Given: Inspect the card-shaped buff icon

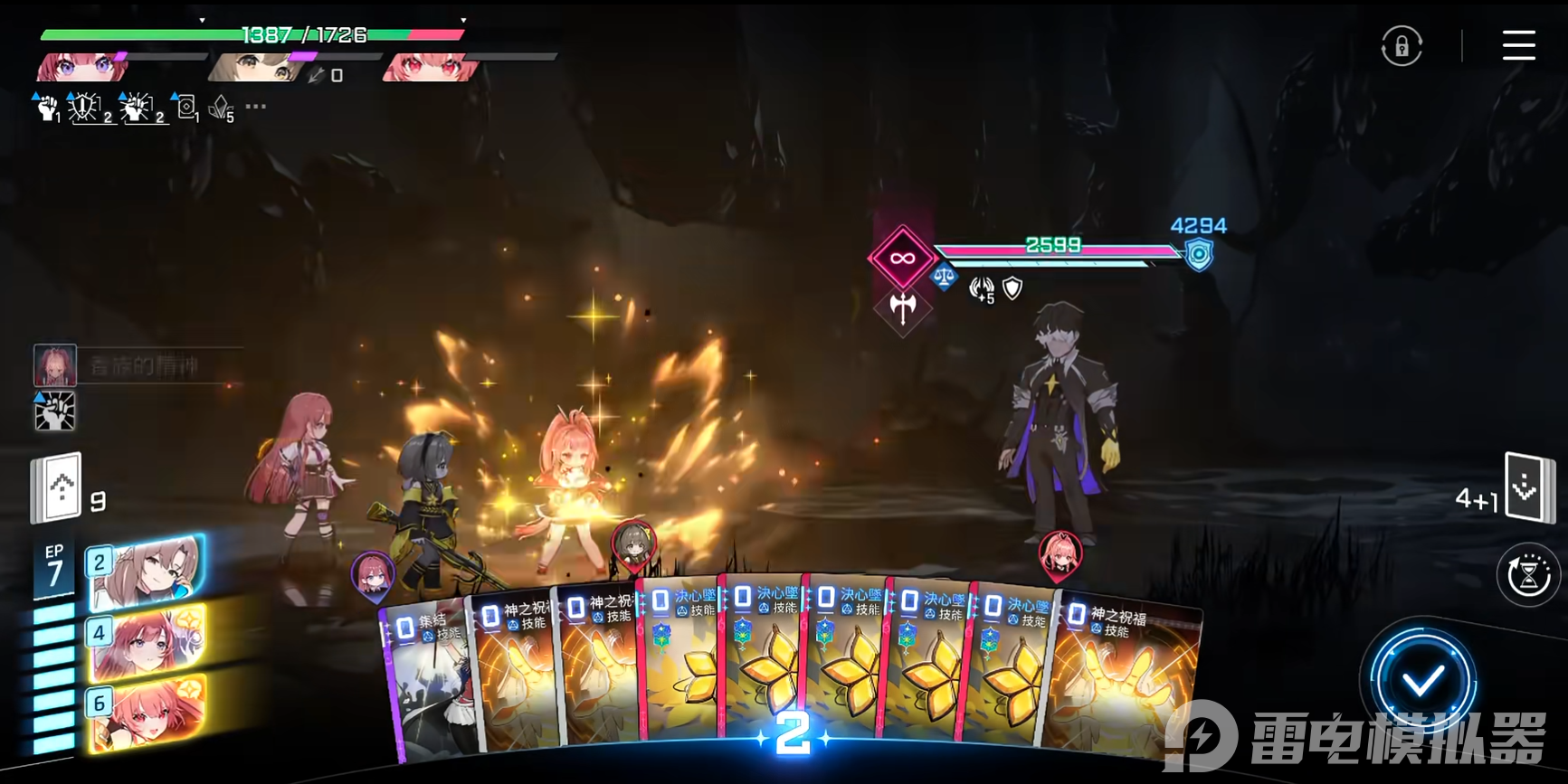Looking at the screenshot, I should click(x=185, y=108).
